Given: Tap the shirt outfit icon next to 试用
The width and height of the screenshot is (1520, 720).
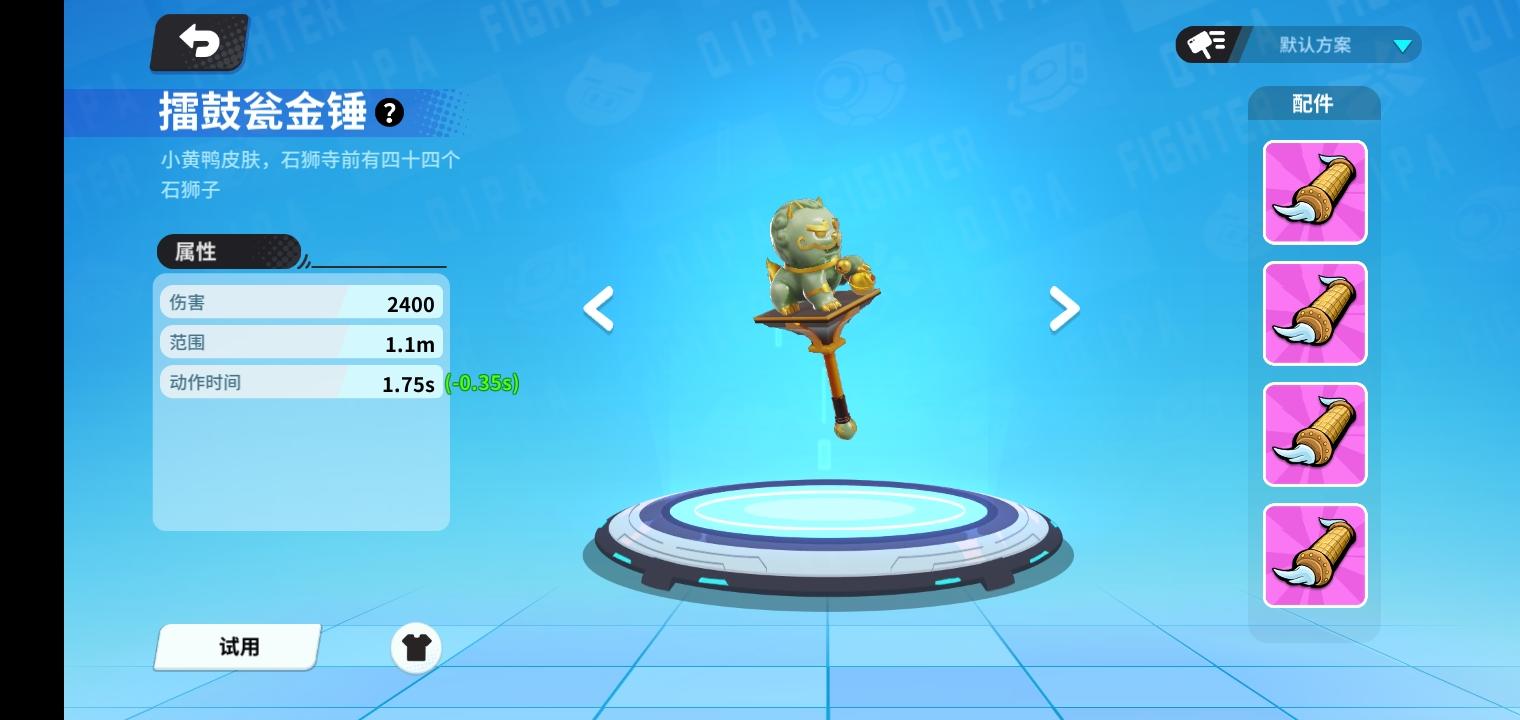Looking at the screenshot, I should 416,647.
